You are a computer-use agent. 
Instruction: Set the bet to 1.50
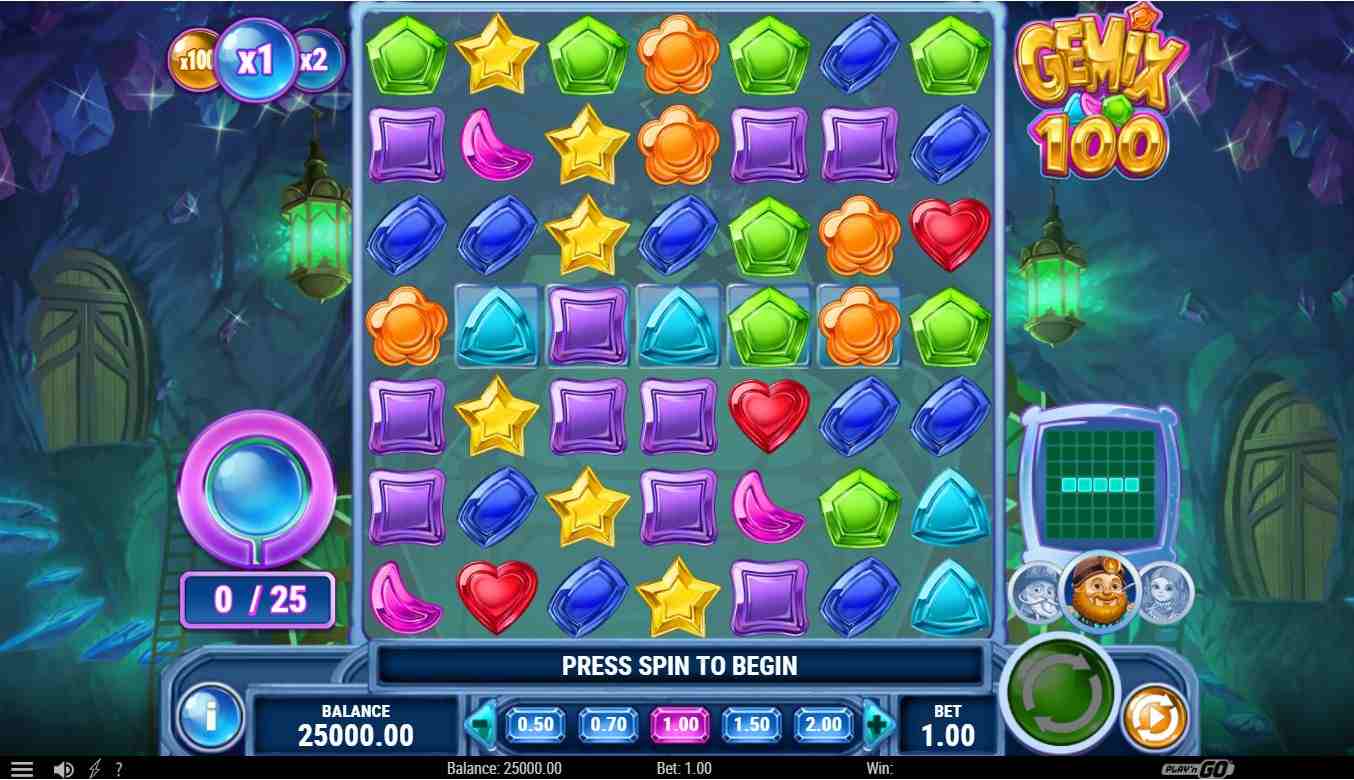click(752, 725)
